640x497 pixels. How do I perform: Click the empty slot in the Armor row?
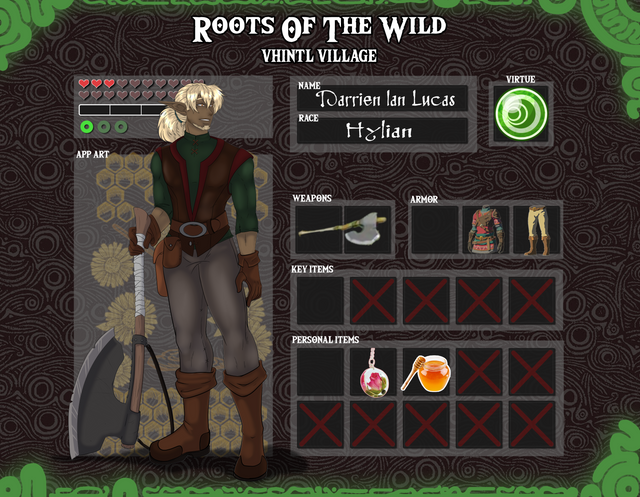(433, 230)
